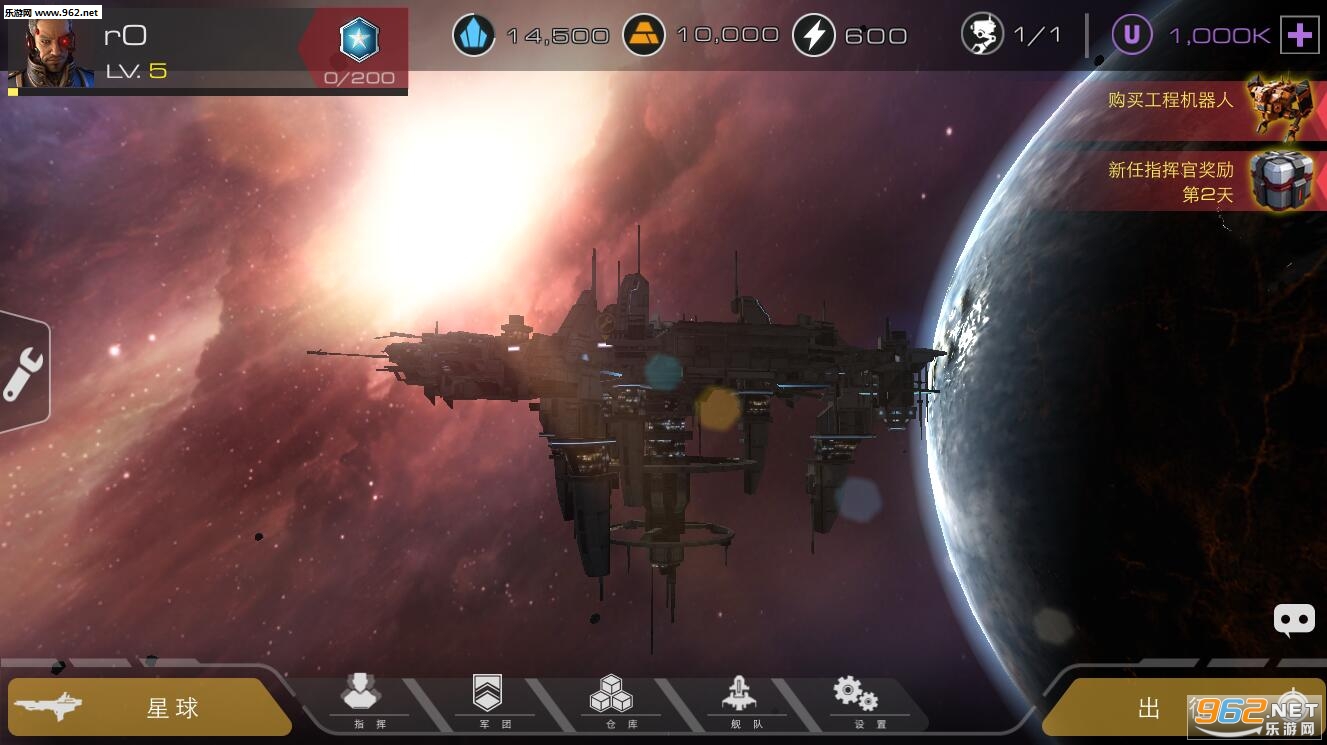Add premium currency with the plus button
This screenshot has height=745, width=1327.
click(1299, 36)
